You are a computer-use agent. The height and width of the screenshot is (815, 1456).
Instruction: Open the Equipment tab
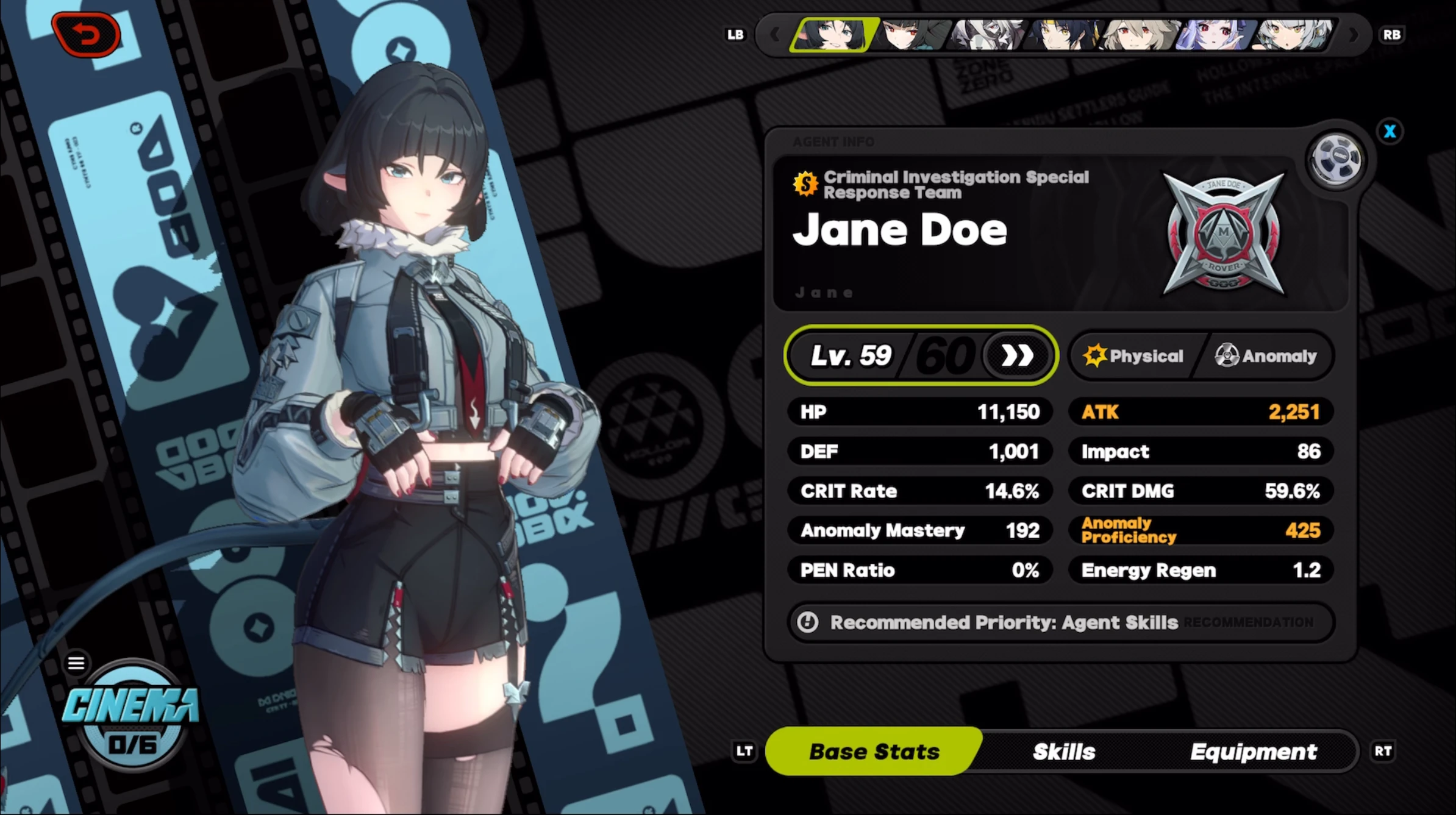point(1254,751)
